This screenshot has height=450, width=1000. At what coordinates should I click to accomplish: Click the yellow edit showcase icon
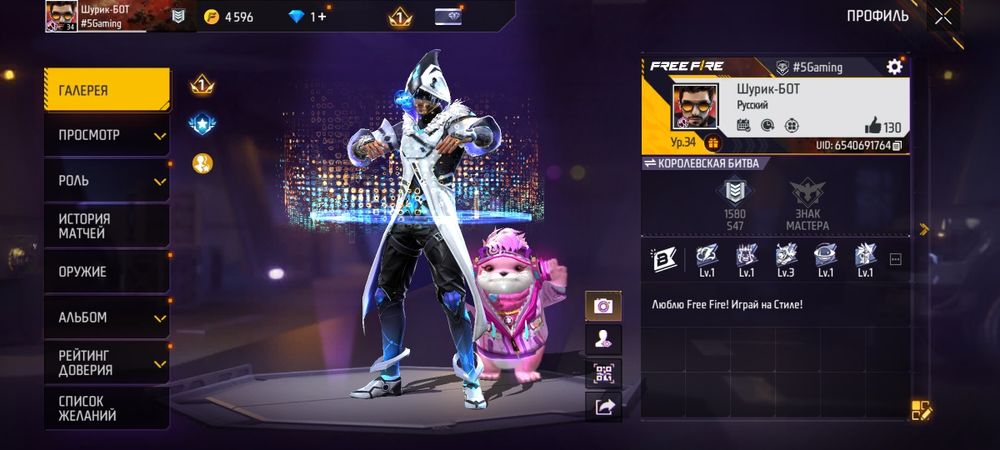[x=920, y=409]
